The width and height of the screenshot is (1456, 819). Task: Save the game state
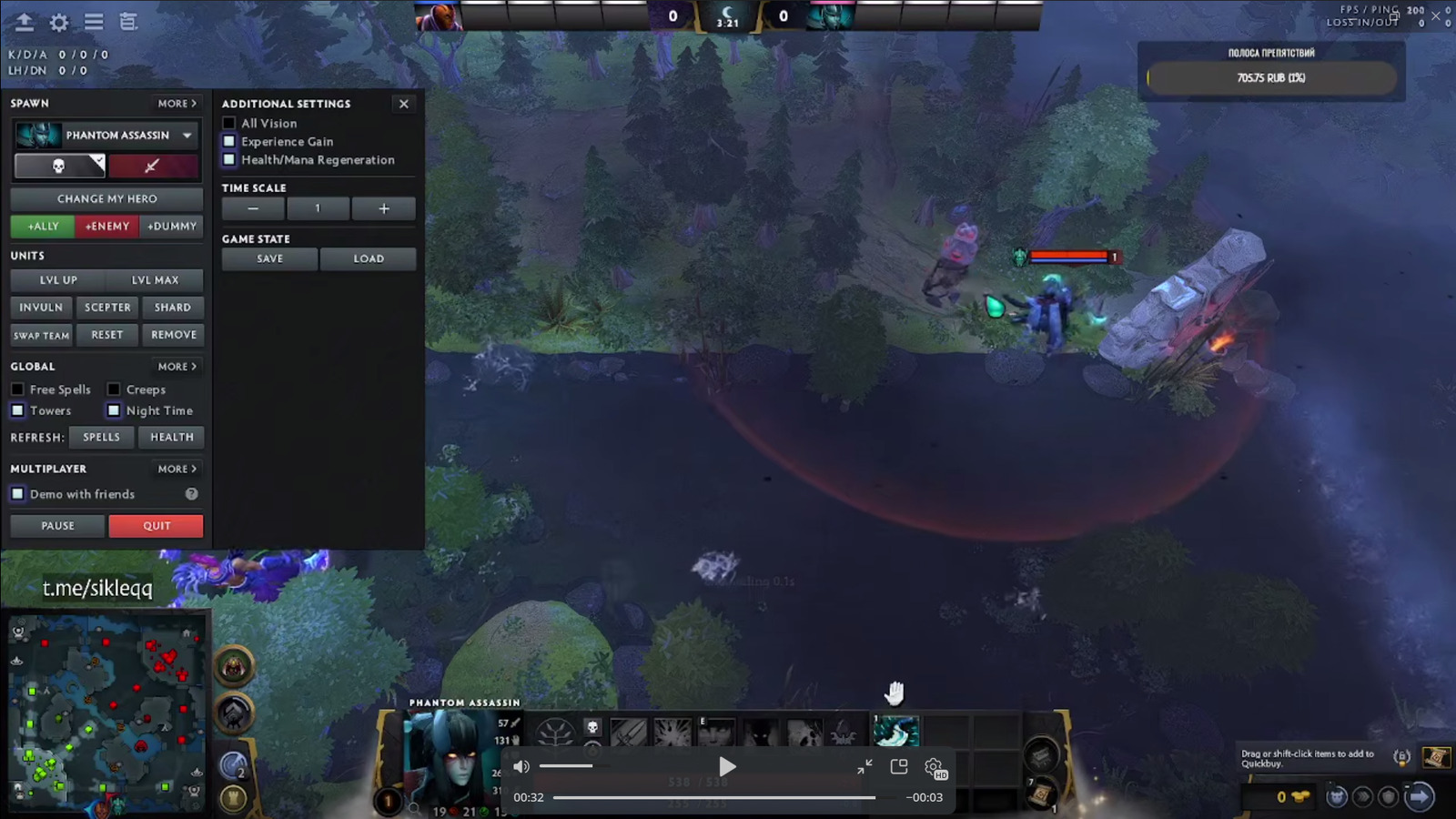[269, 258]
